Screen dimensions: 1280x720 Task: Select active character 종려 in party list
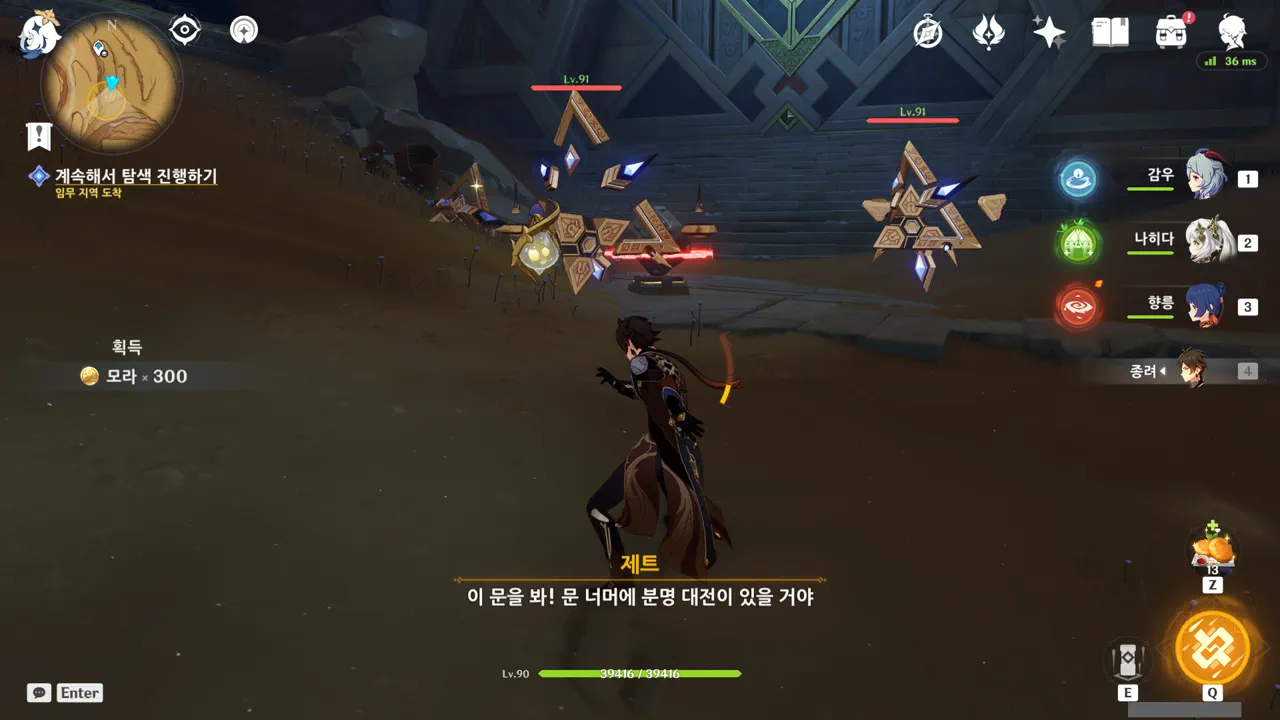[x=1190, y=370]
